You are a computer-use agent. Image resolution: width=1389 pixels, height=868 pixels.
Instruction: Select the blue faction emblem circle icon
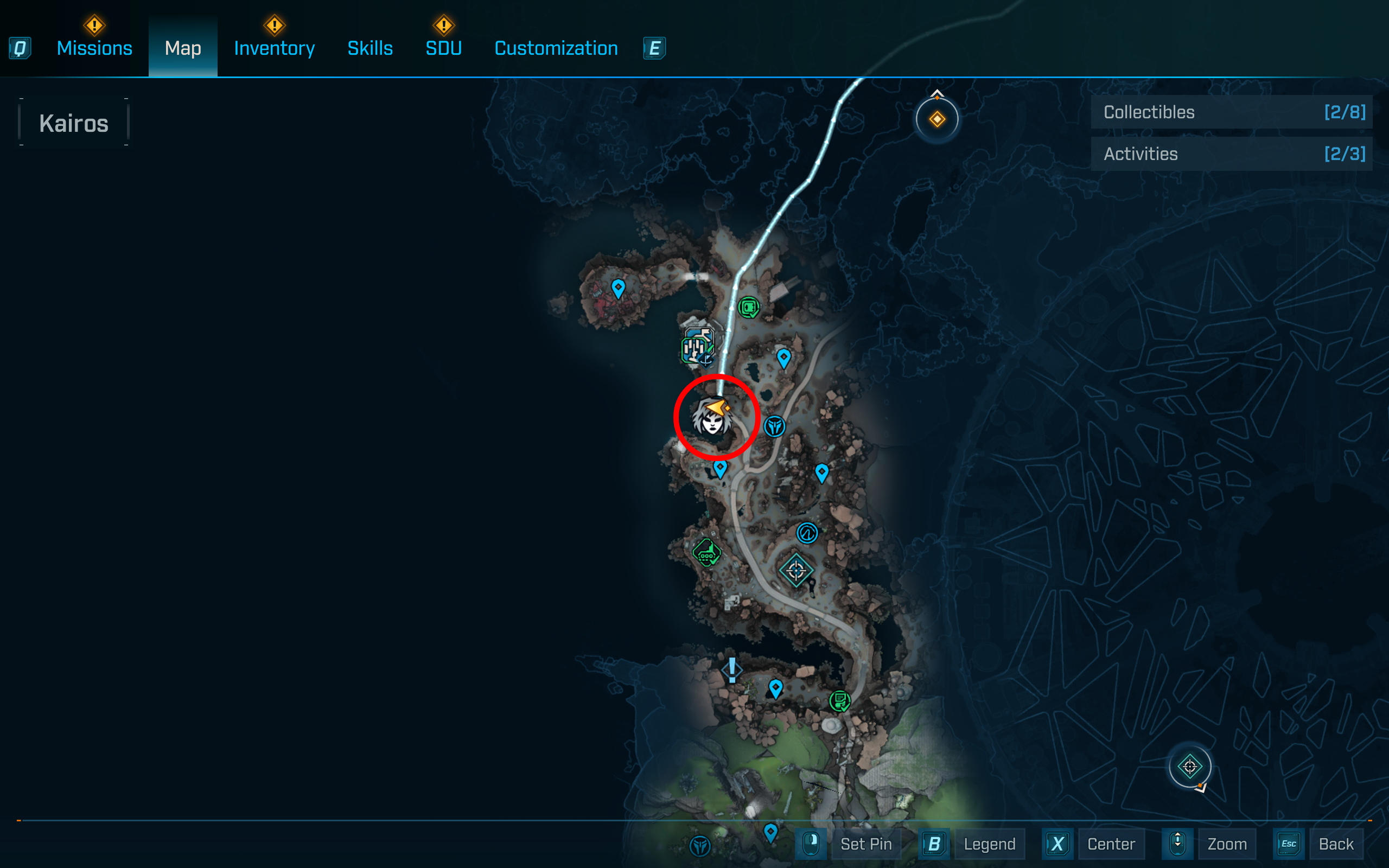click(x=775, y=427)
